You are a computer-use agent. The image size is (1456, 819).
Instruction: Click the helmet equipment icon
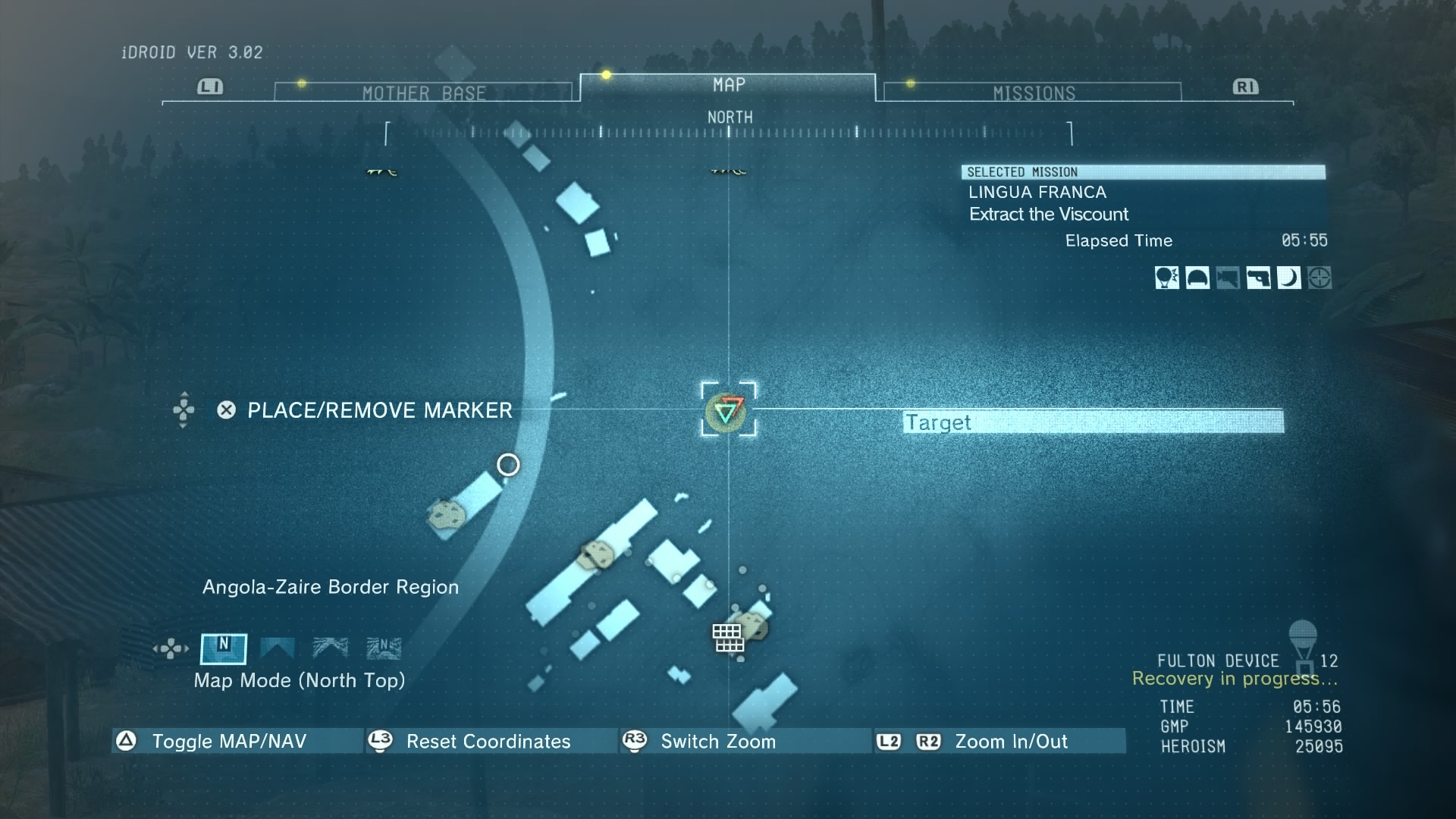(x=1198, y=278)
